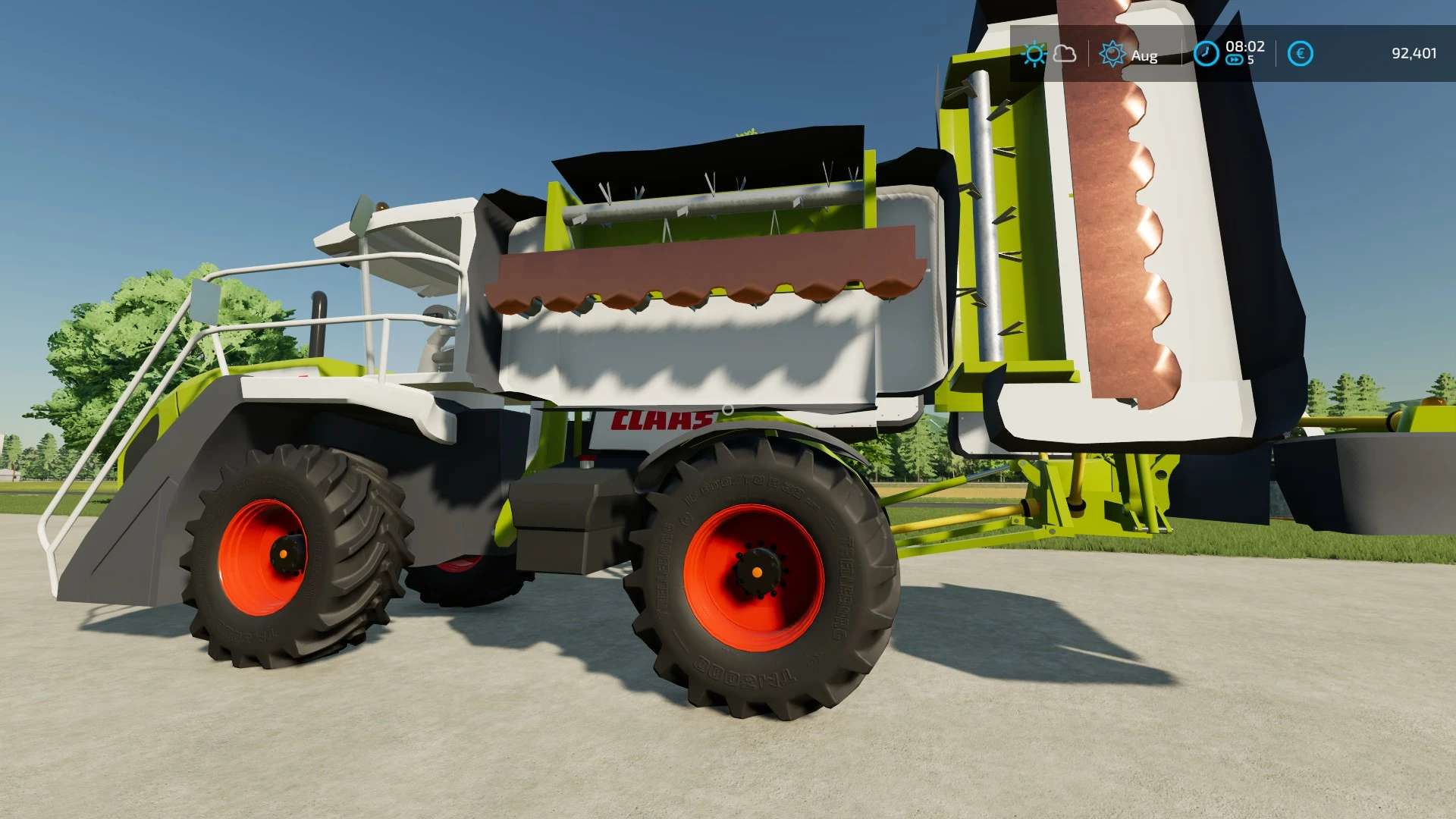Click the sunny weather icon
The width and height of the screenshot is (1456, 819).
(x=1034, y=54)
